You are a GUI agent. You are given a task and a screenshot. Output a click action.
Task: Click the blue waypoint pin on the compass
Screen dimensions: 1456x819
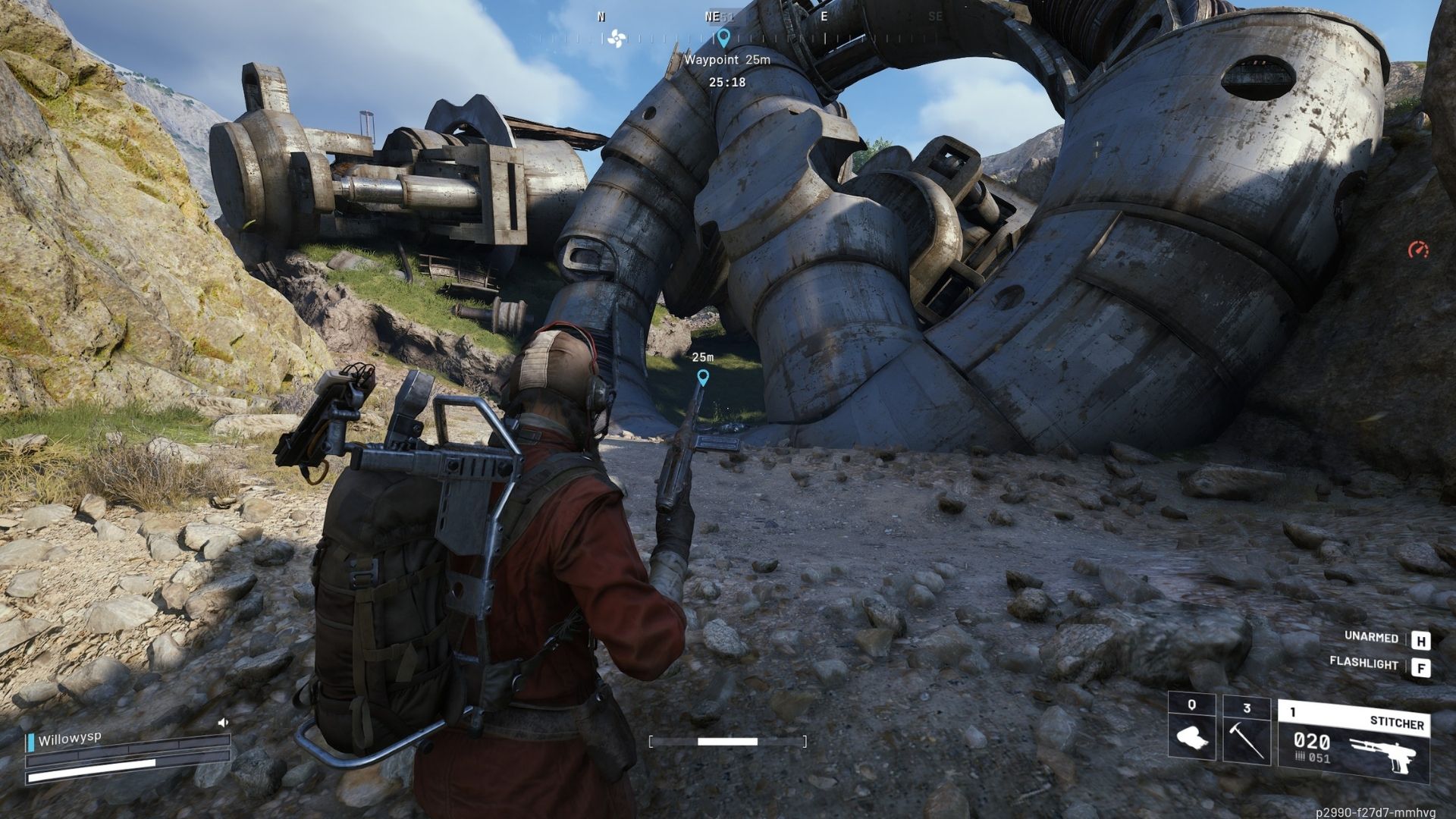(x=723, y=37)
